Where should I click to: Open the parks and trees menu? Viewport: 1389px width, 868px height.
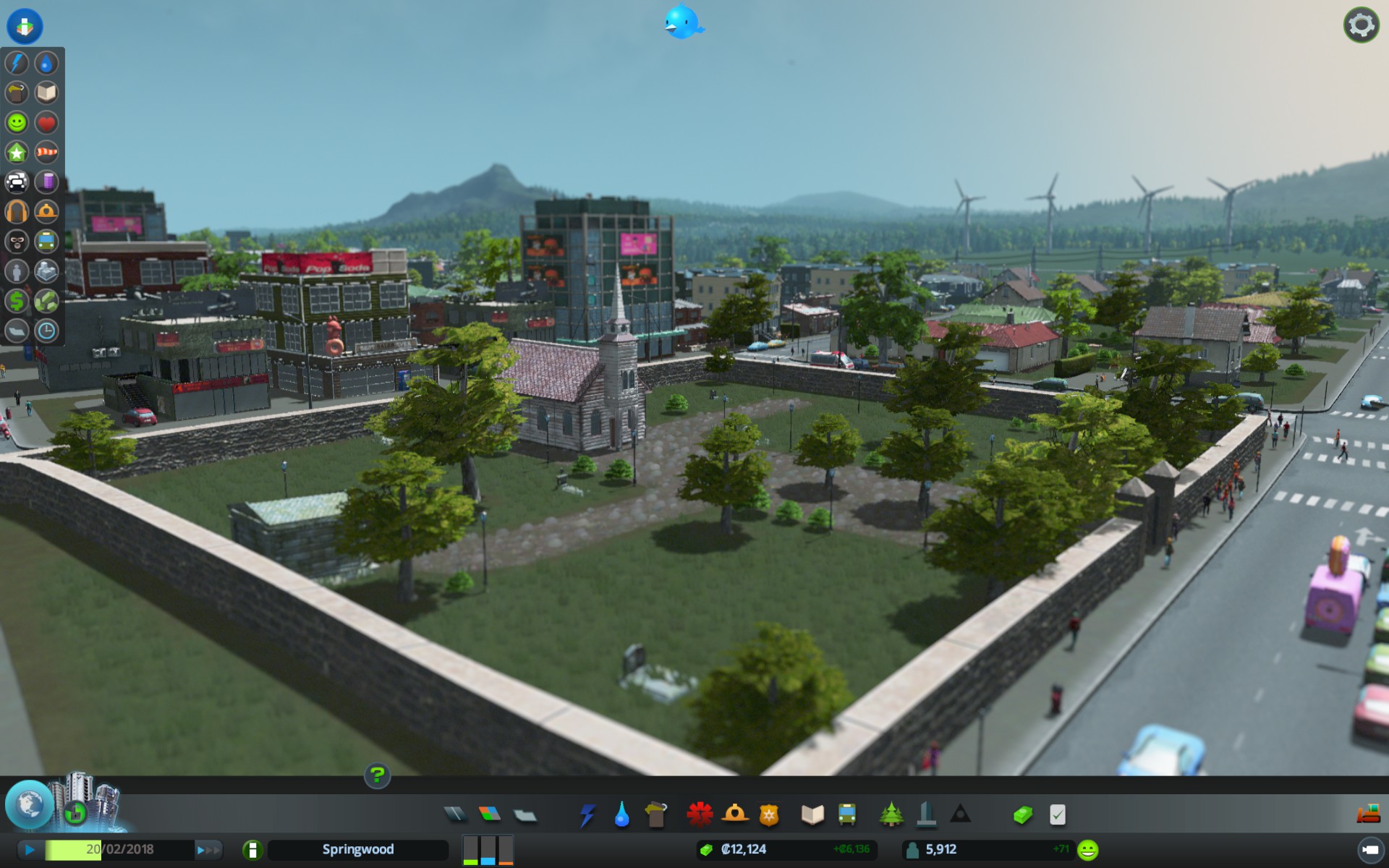point(891,814)
